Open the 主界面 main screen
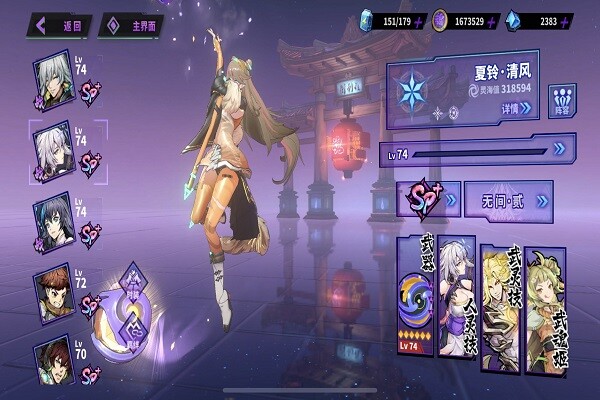The image size is (600, 400). (131, 25)
